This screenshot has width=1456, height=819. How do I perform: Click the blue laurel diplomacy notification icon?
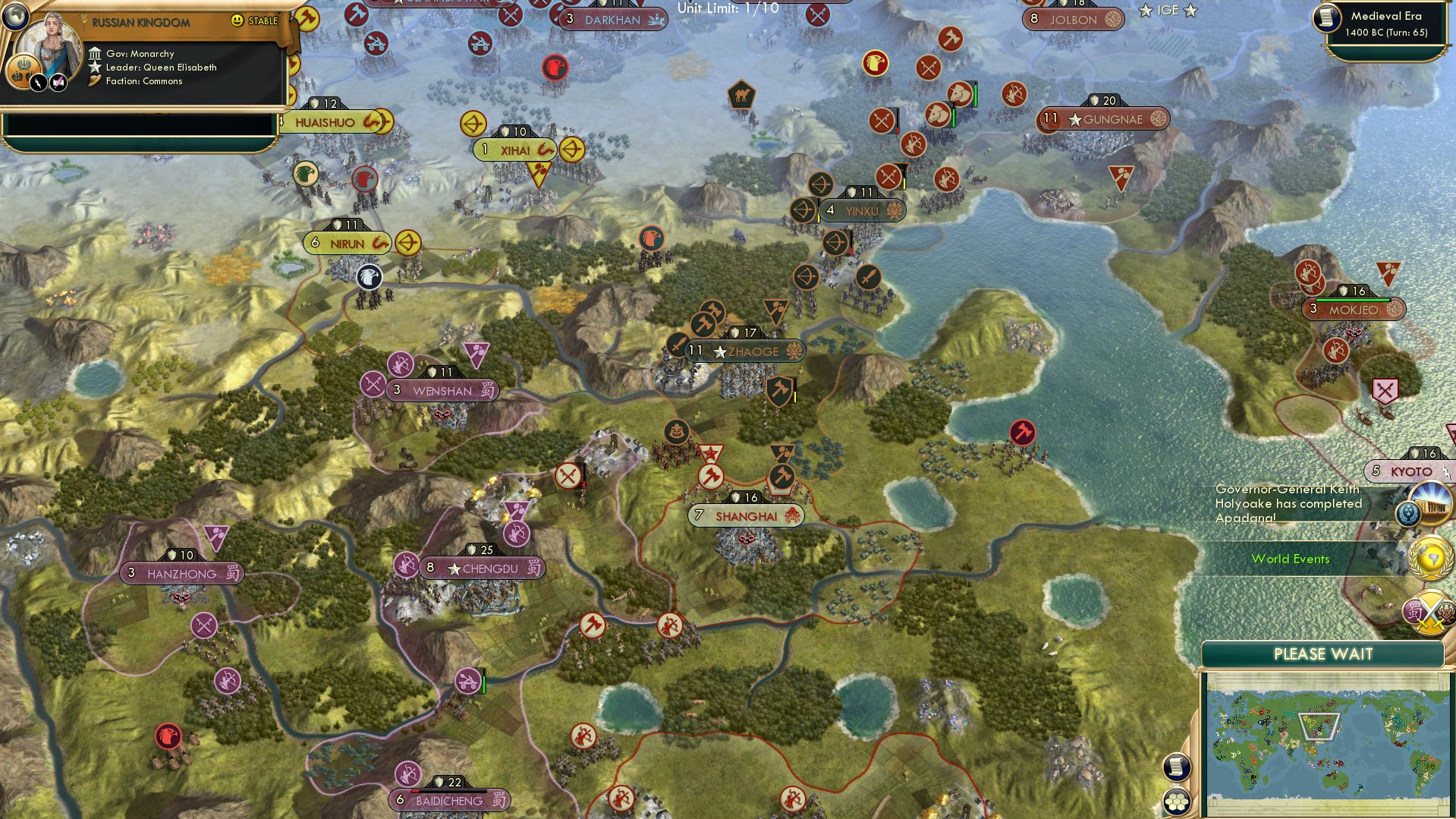click(1408, 514)
